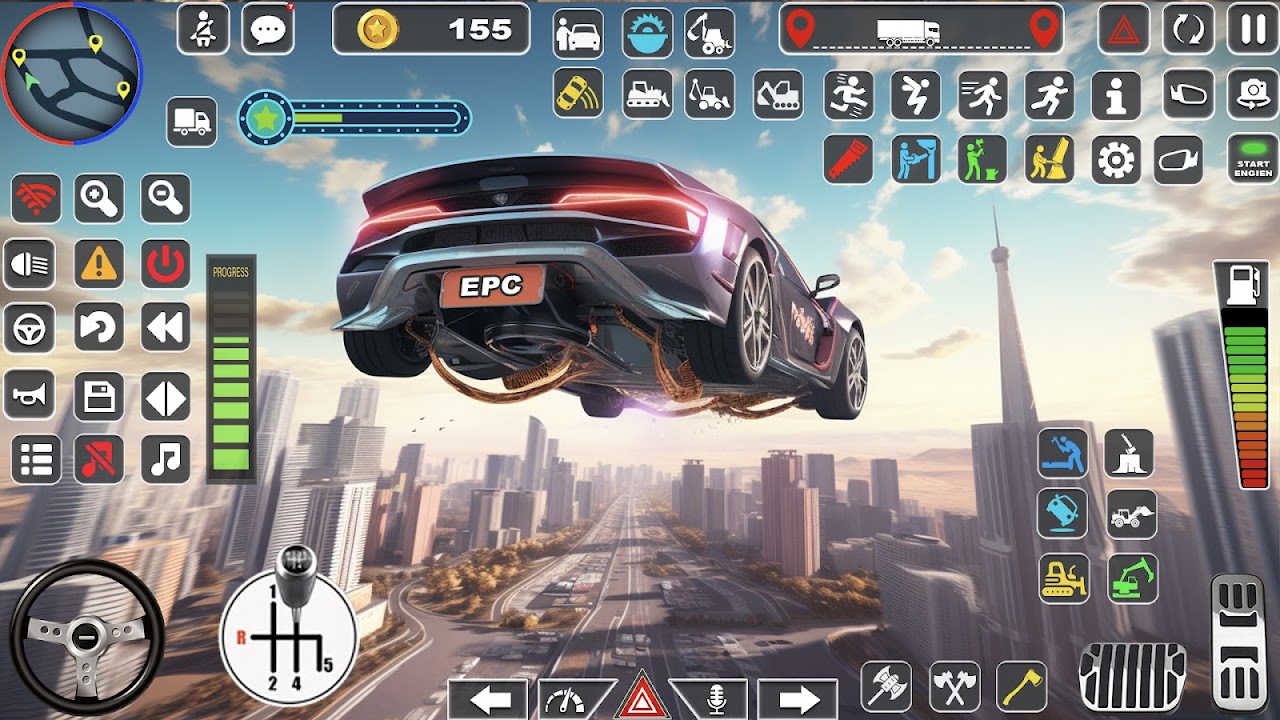Screen dimensions: 1280x720
Task: Honk the horn button
Action: tap(33, 397)
